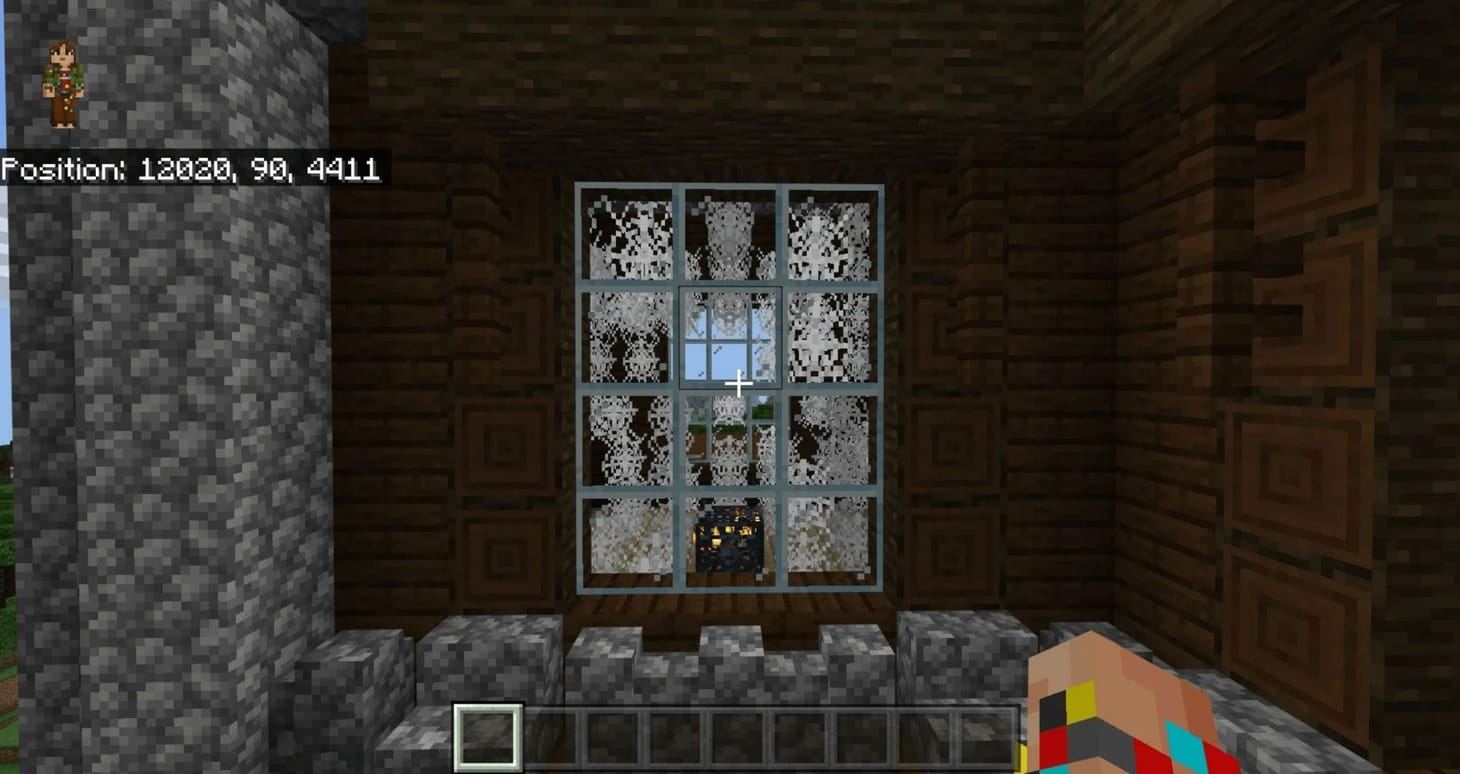
Task: Click the highlighted hotbar slot outline
Action: click(x=487, y=737)
